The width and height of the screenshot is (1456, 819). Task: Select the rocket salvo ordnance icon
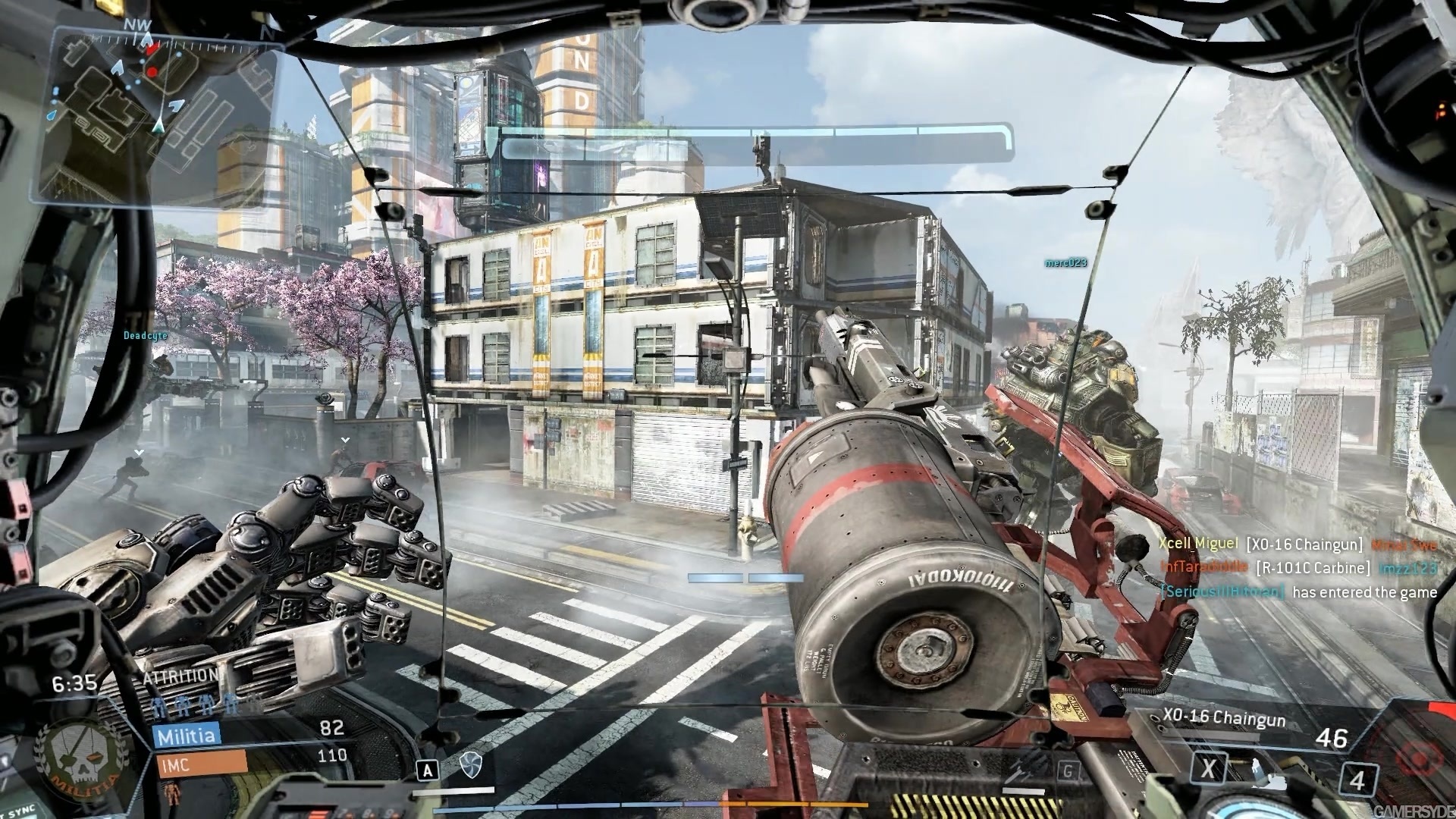click(1018, 773)
